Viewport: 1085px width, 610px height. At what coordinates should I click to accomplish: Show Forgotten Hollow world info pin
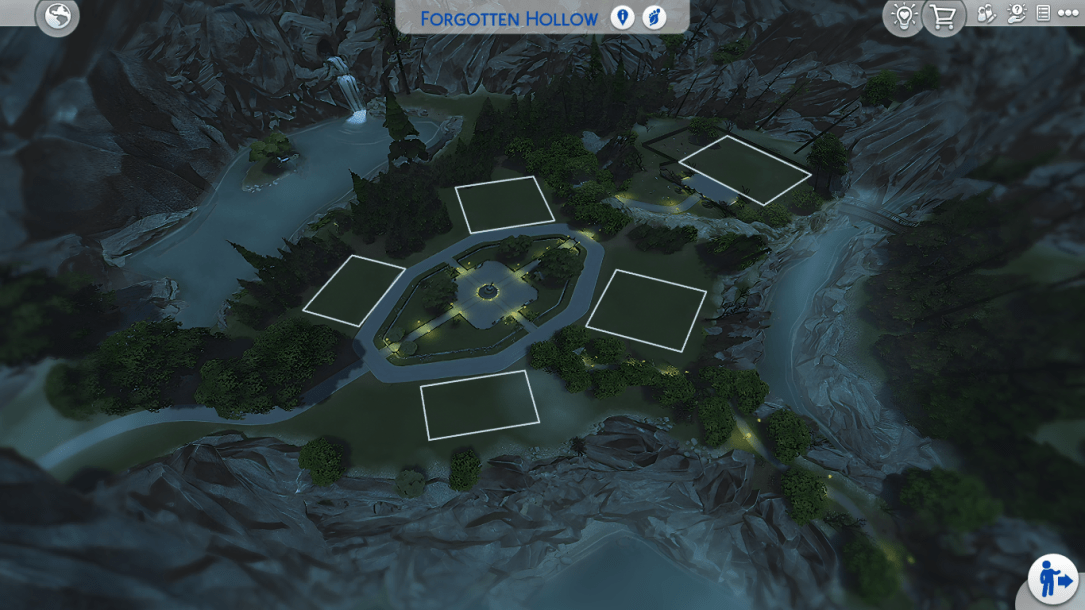click(622, 18)
